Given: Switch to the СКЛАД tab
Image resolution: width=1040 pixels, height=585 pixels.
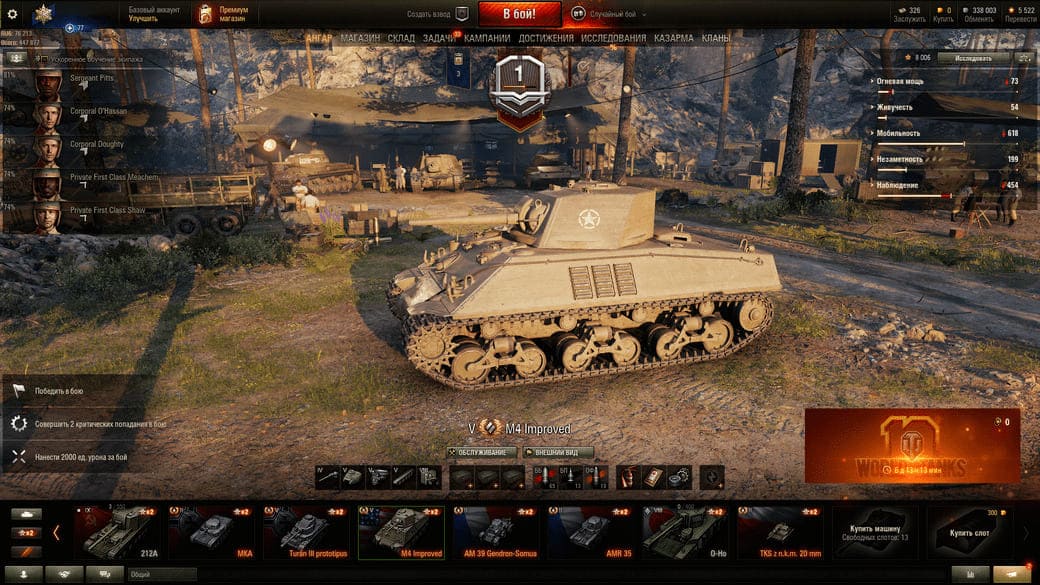Looking at the screenshot, I should [x=401, y=38].
